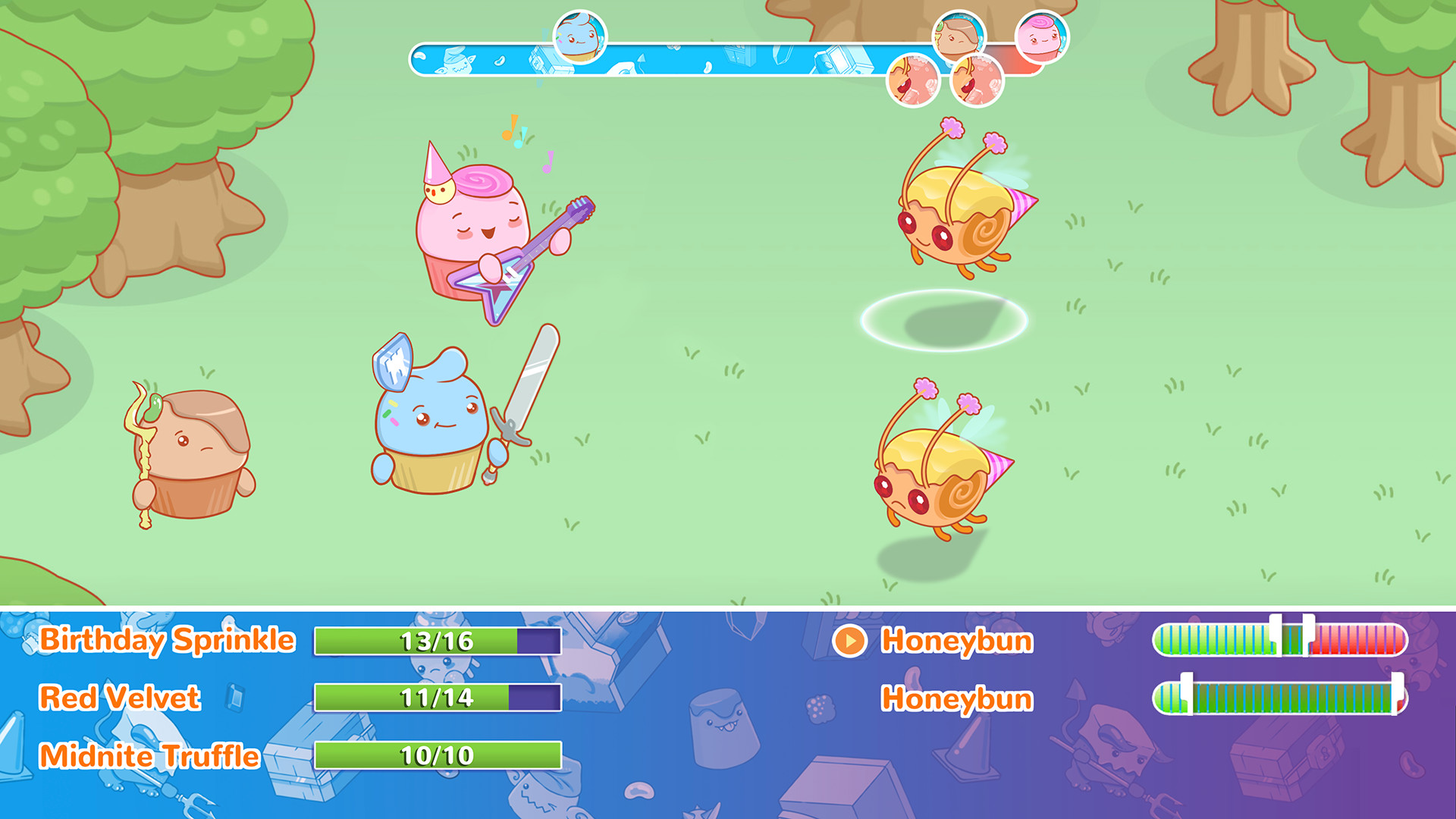This screenshot has height=819, width=1456.
Task: Click Birthday Sprinkle's 13/16 health bar
Action: pos(436,641)
